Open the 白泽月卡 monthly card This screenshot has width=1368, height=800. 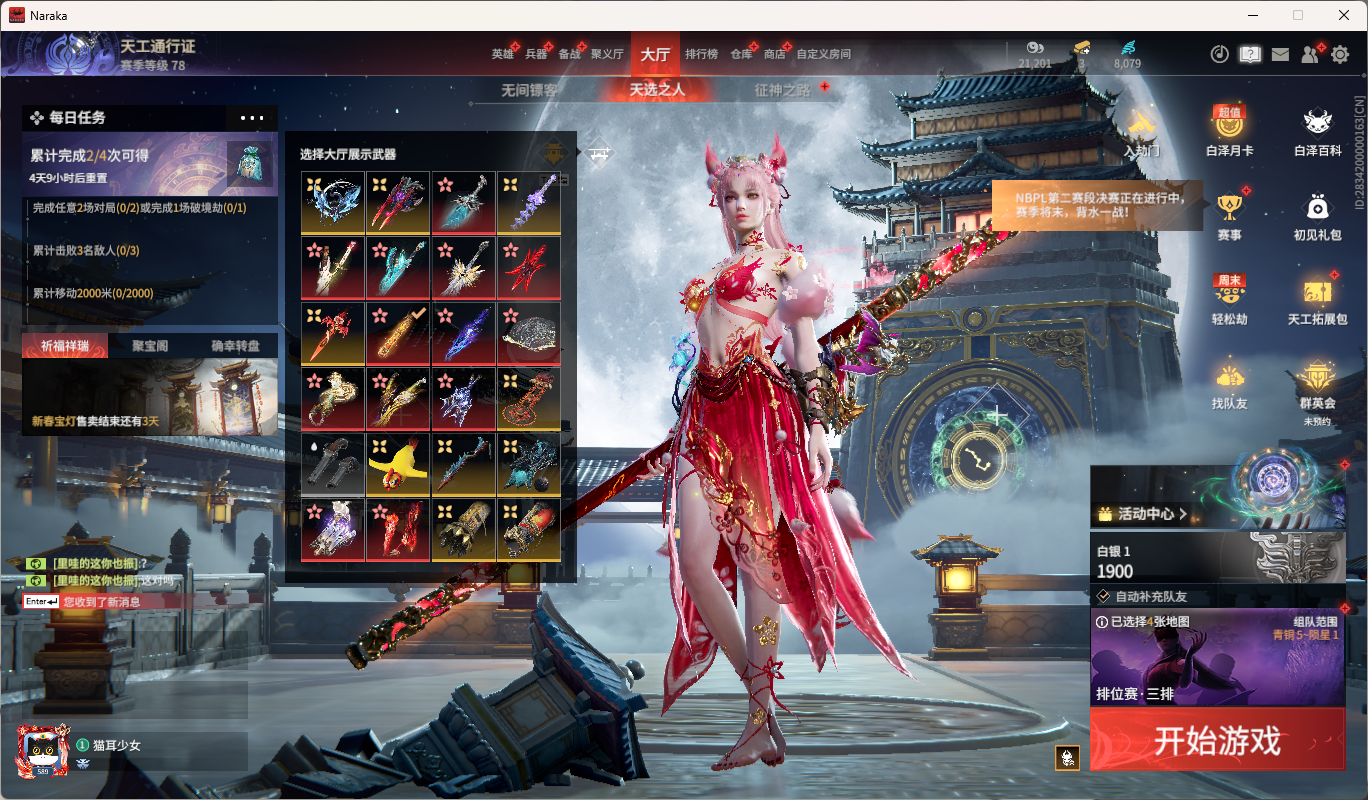1229,132
